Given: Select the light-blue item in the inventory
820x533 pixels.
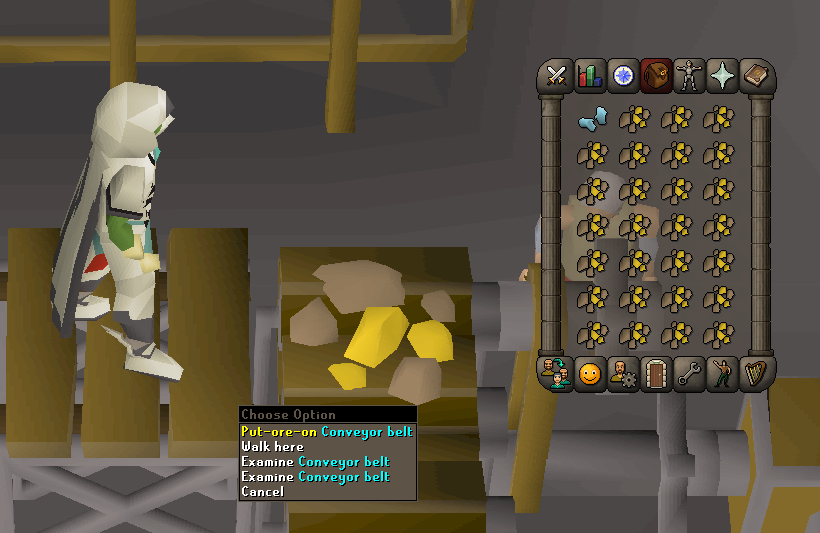Looking at the screenshot, I should tap(593, 120).
